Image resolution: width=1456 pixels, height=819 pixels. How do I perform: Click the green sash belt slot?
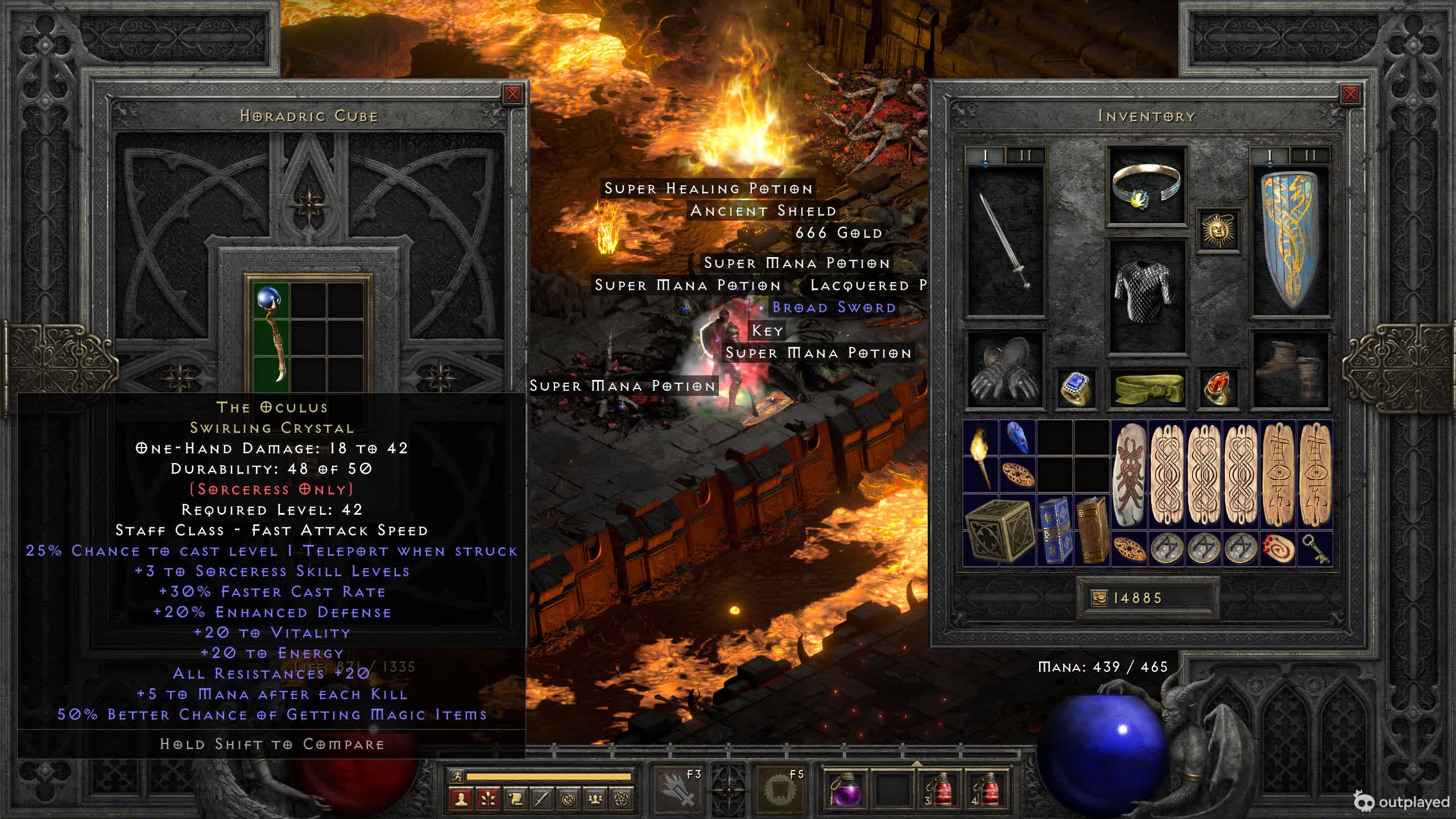[x=1146, y=388]
